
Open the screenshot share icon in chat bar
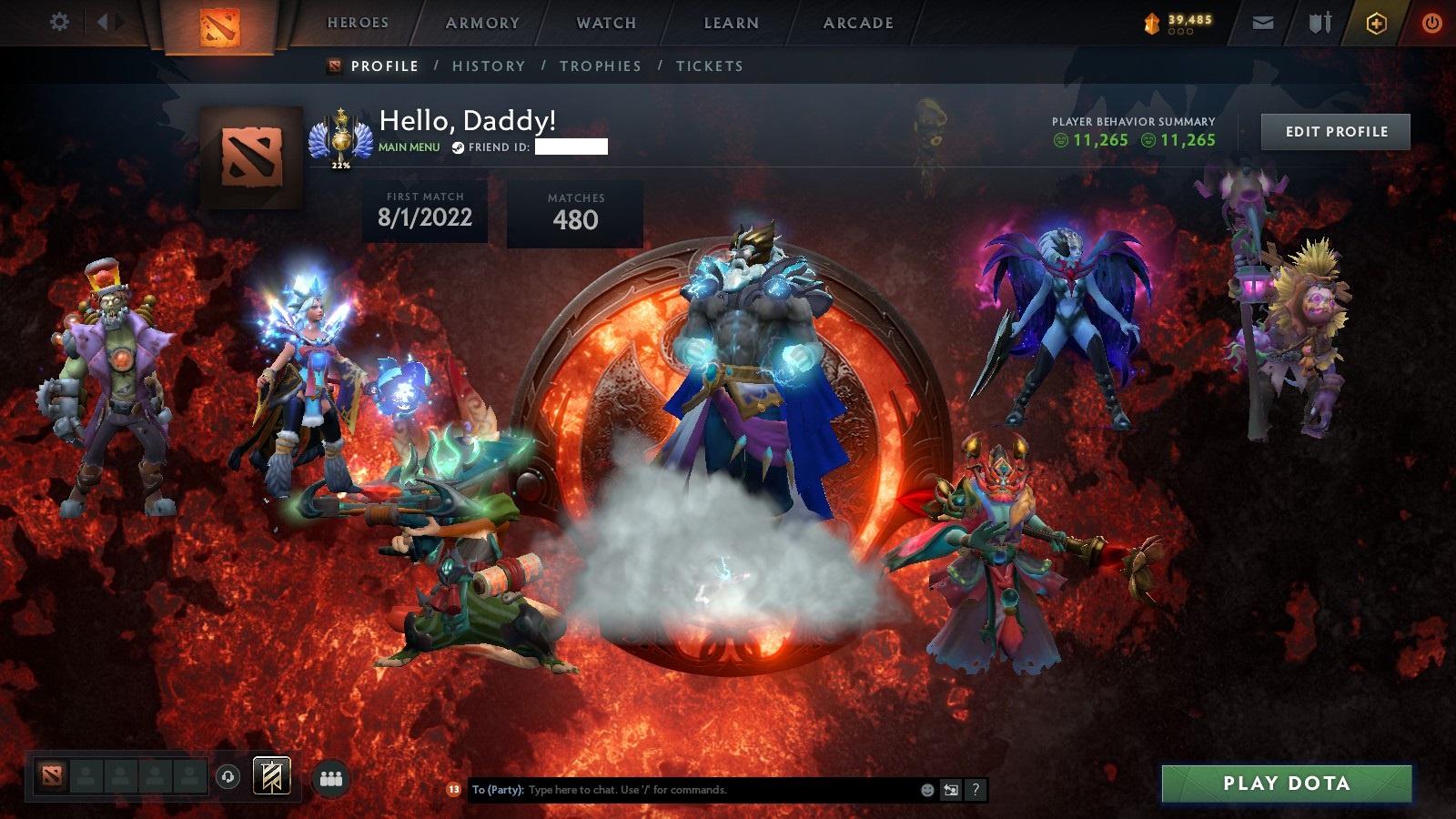click(x=950, y=790)
